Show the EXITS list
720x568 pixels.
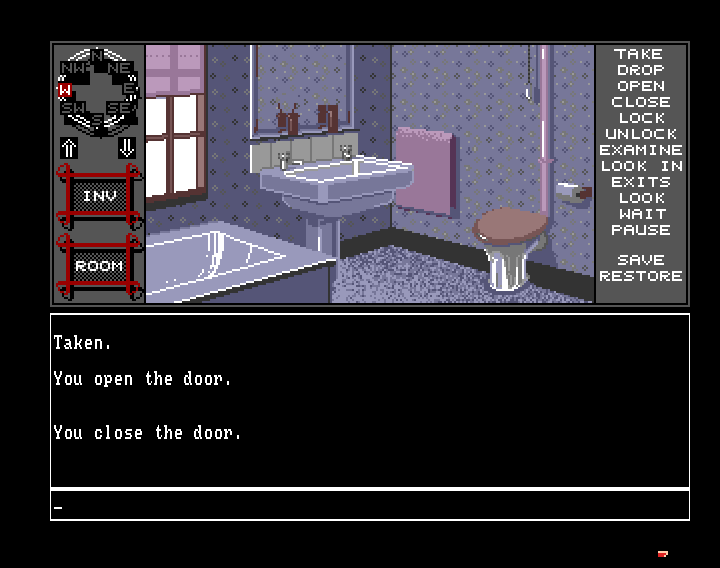click(x=640, y=182)
